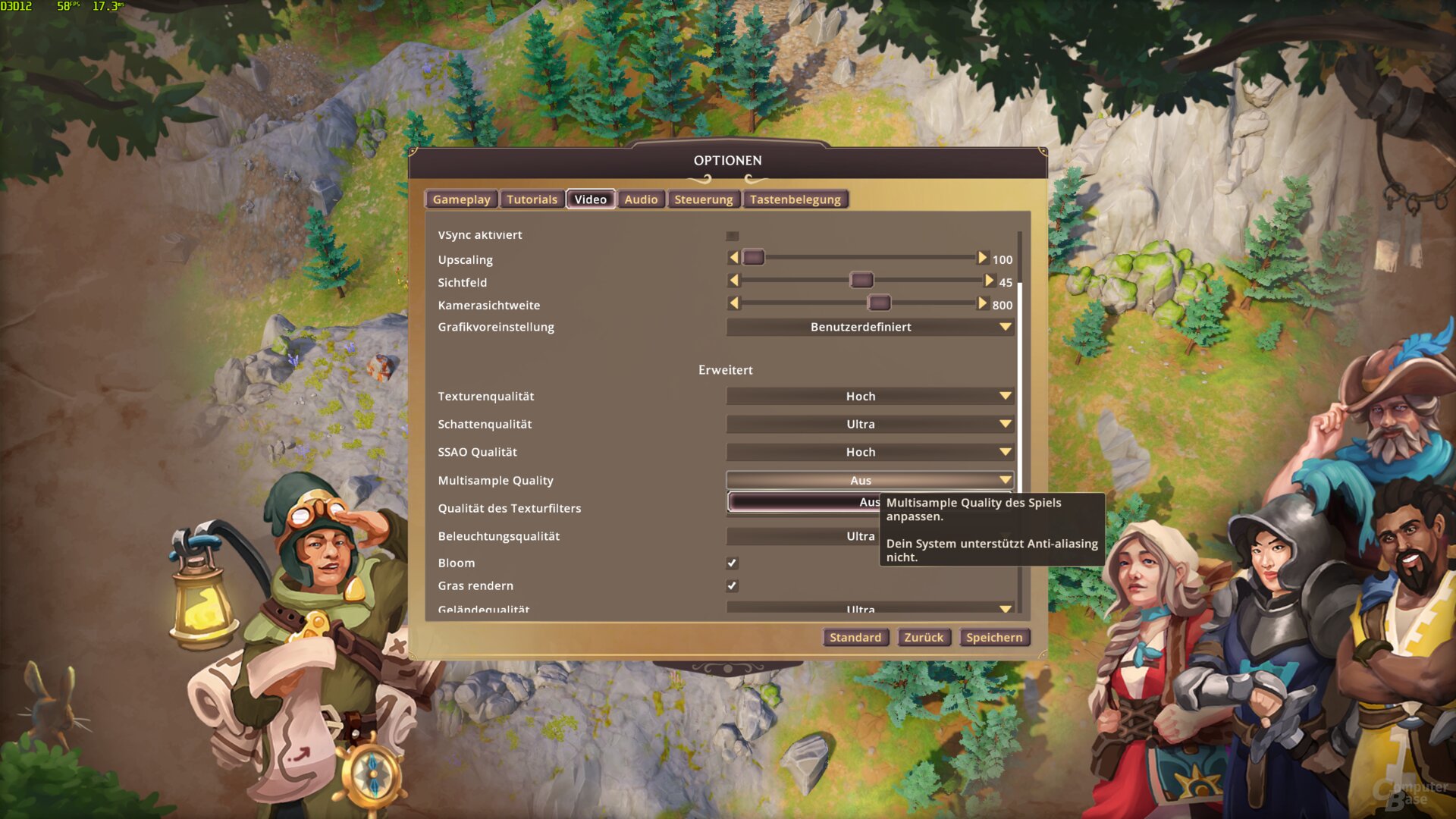1456x819 pixels.
Task: Click the Upscaling slider's right arrow
Action: click(982, 258)
